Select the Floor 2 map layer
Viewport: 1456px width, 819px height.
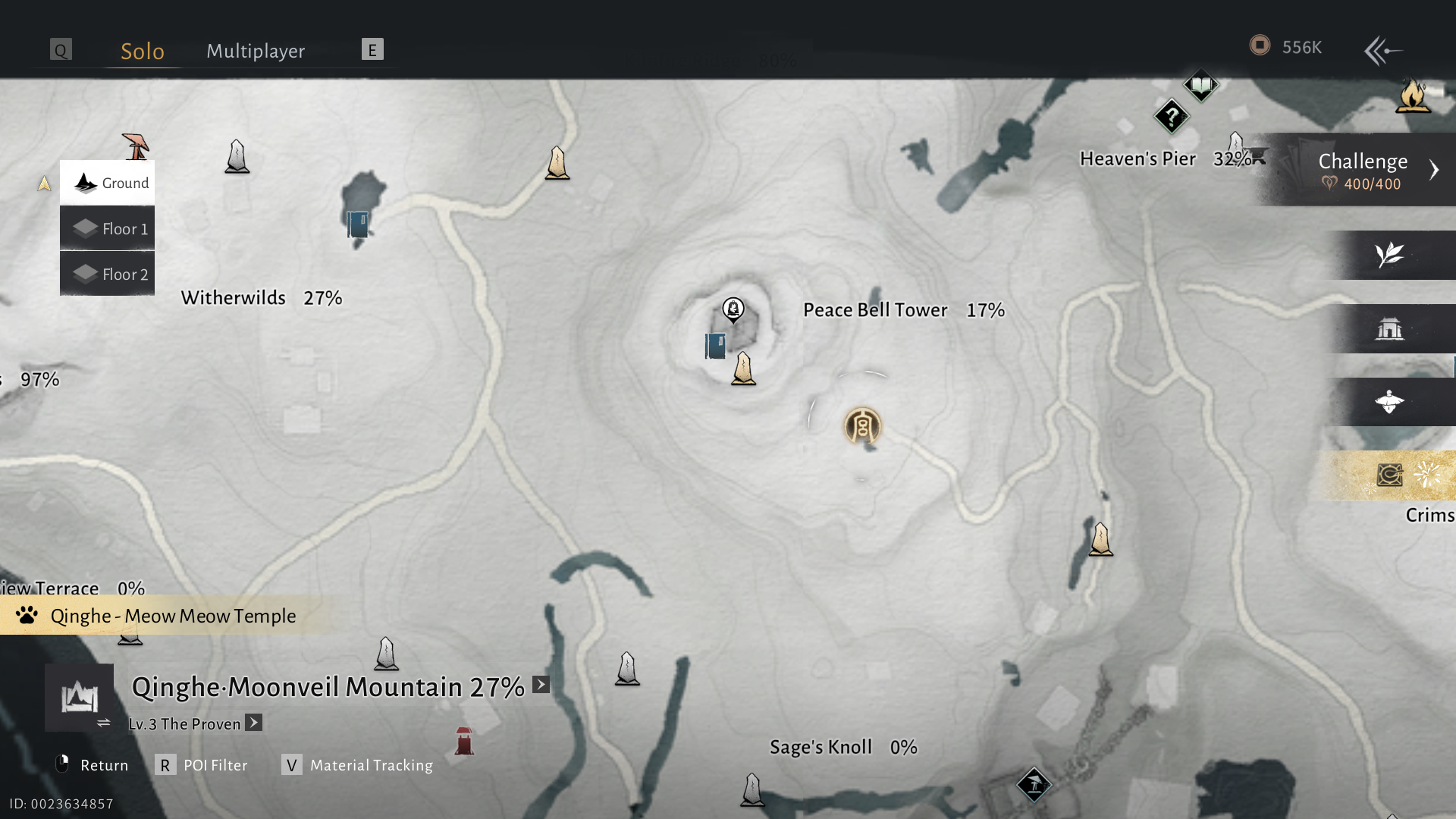pos(108,274)
